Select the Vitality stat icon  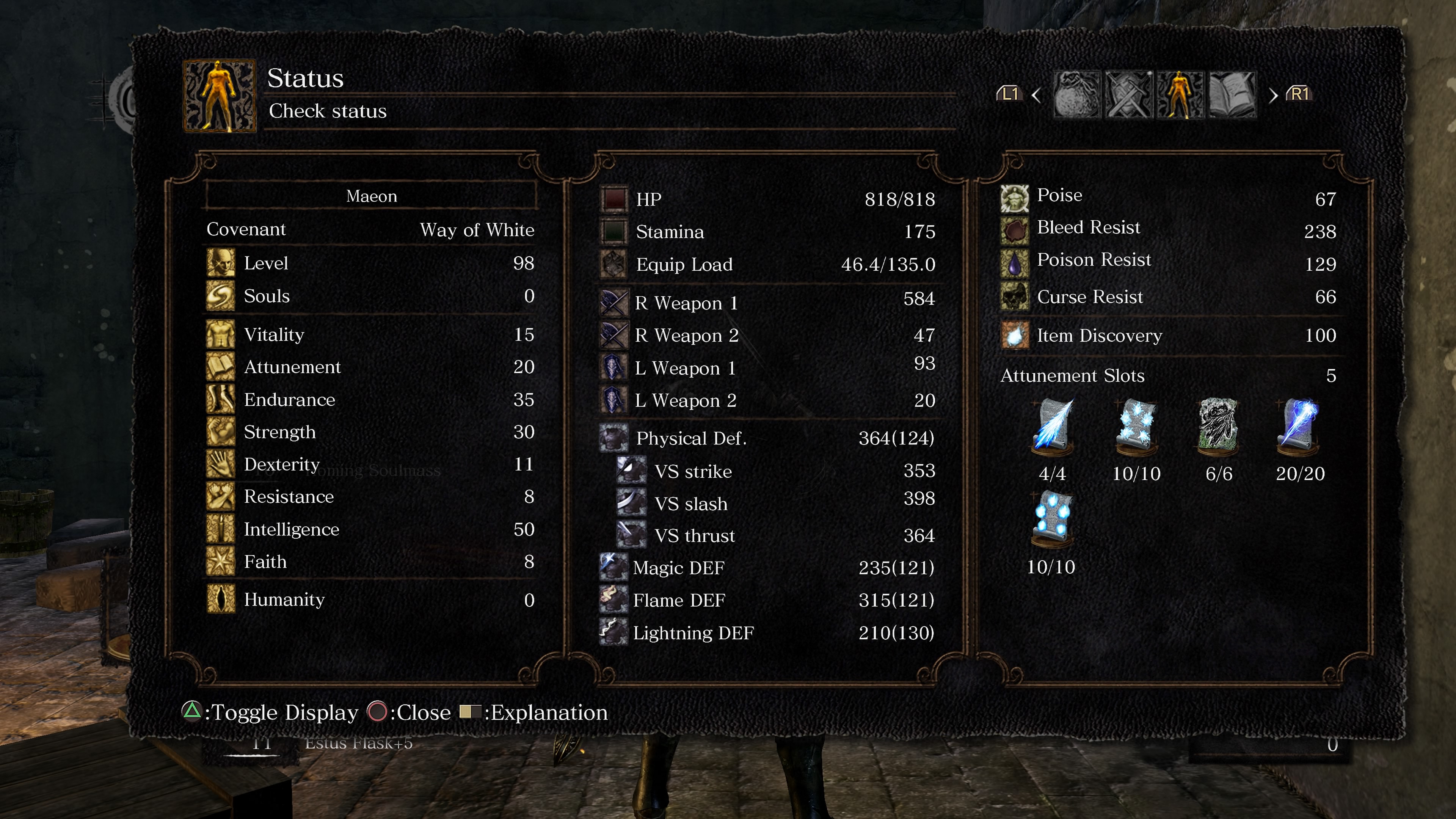(x=221, y=334)
